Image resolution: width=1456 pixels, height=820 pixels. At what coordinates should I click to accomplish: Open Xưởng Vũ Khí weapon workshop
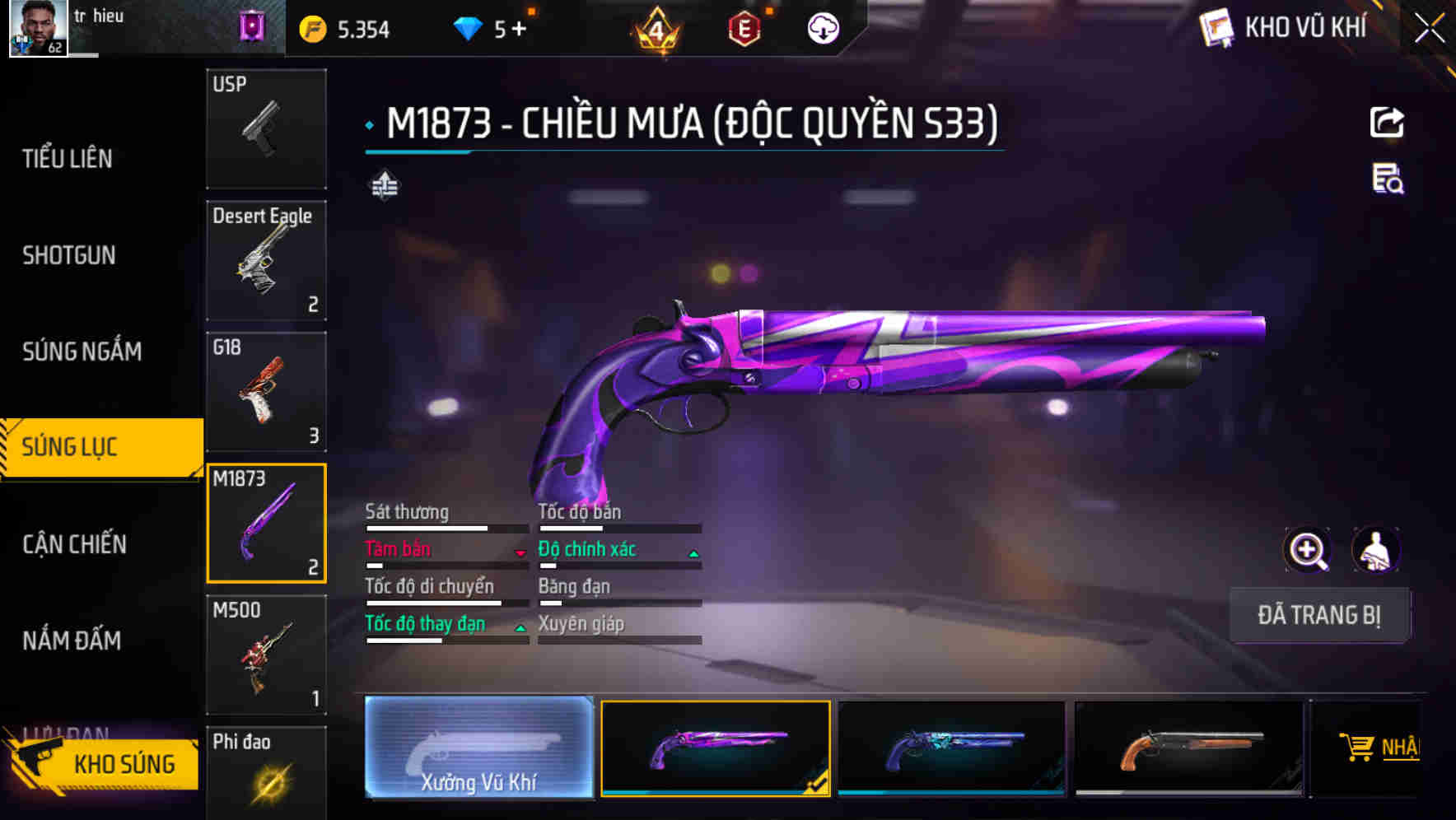click(478, 749)
